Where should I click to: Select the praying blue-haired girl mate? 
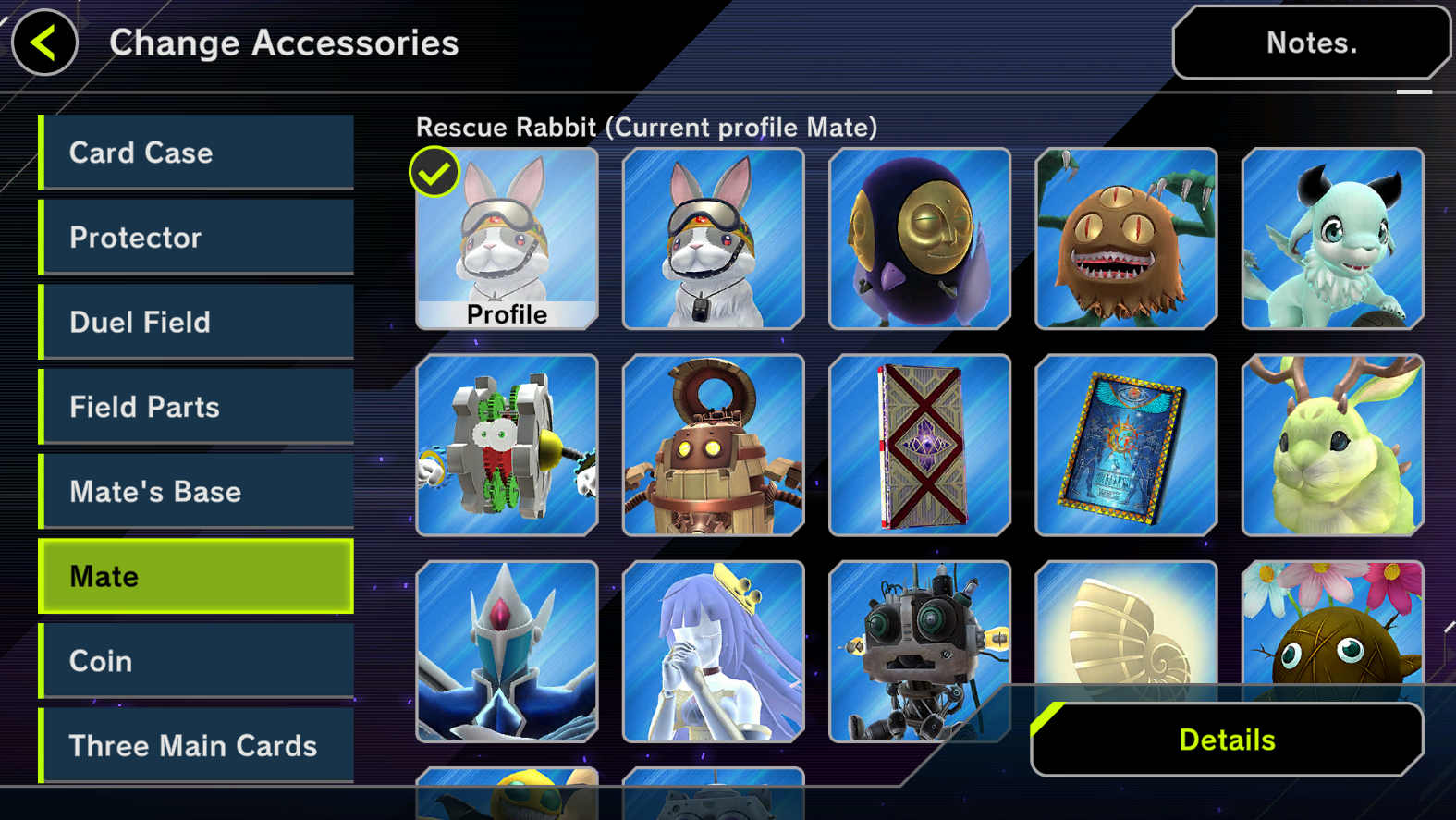coord(713,652)
